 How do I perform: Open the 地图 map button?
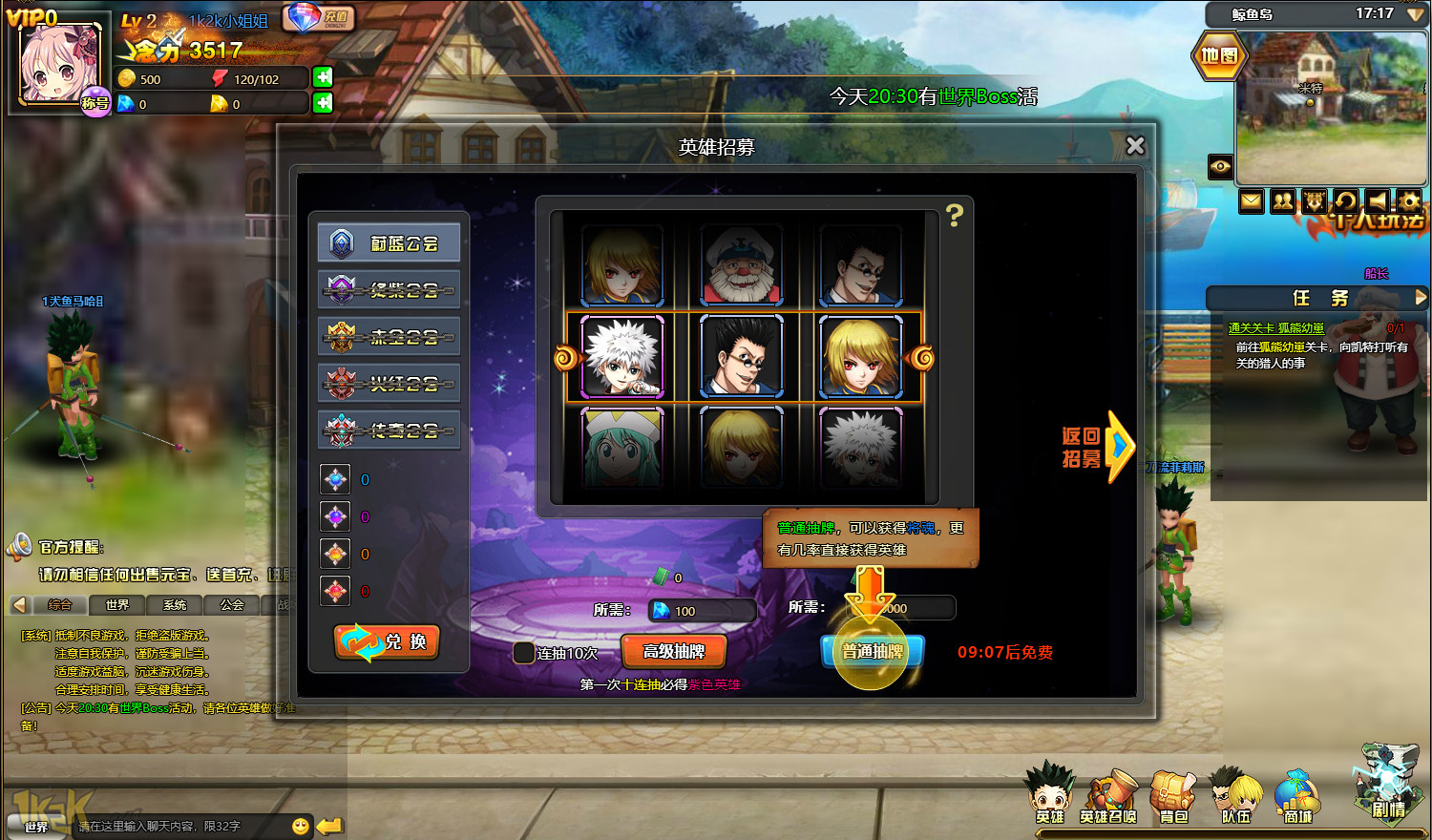(1218, 55)
